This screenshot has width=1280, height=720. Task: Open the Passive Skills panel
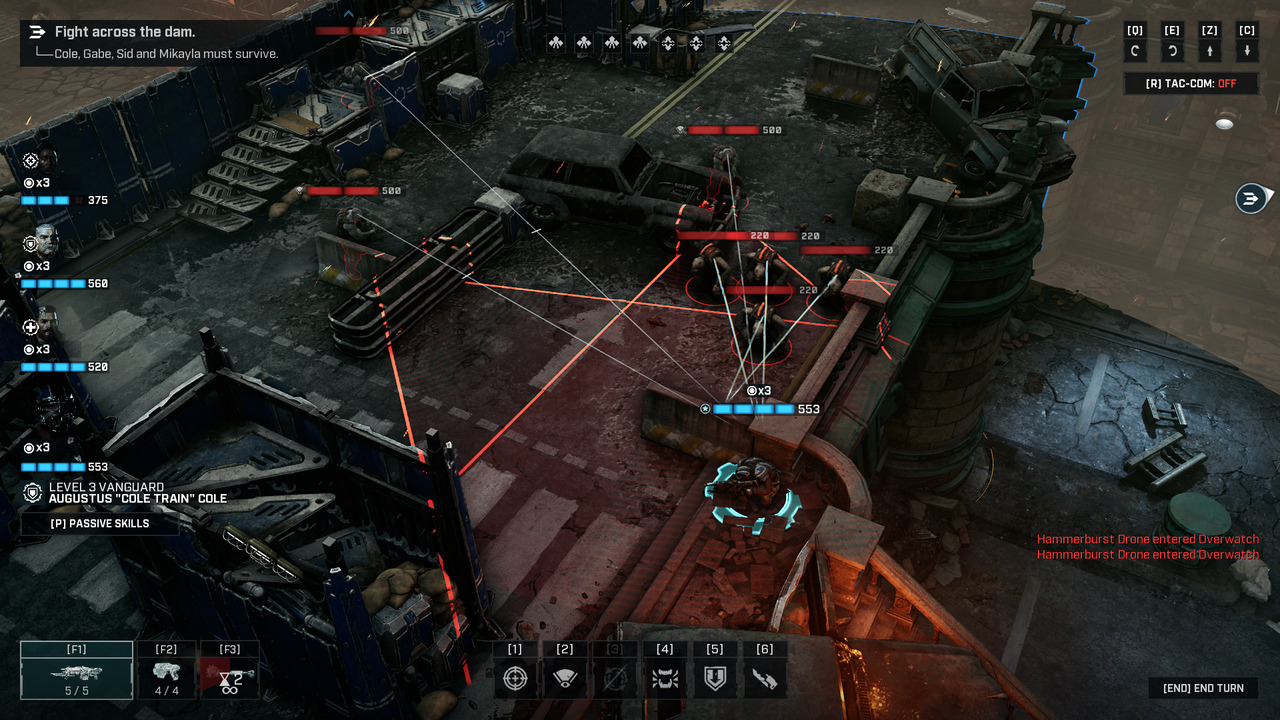click(x=100, y=523)
